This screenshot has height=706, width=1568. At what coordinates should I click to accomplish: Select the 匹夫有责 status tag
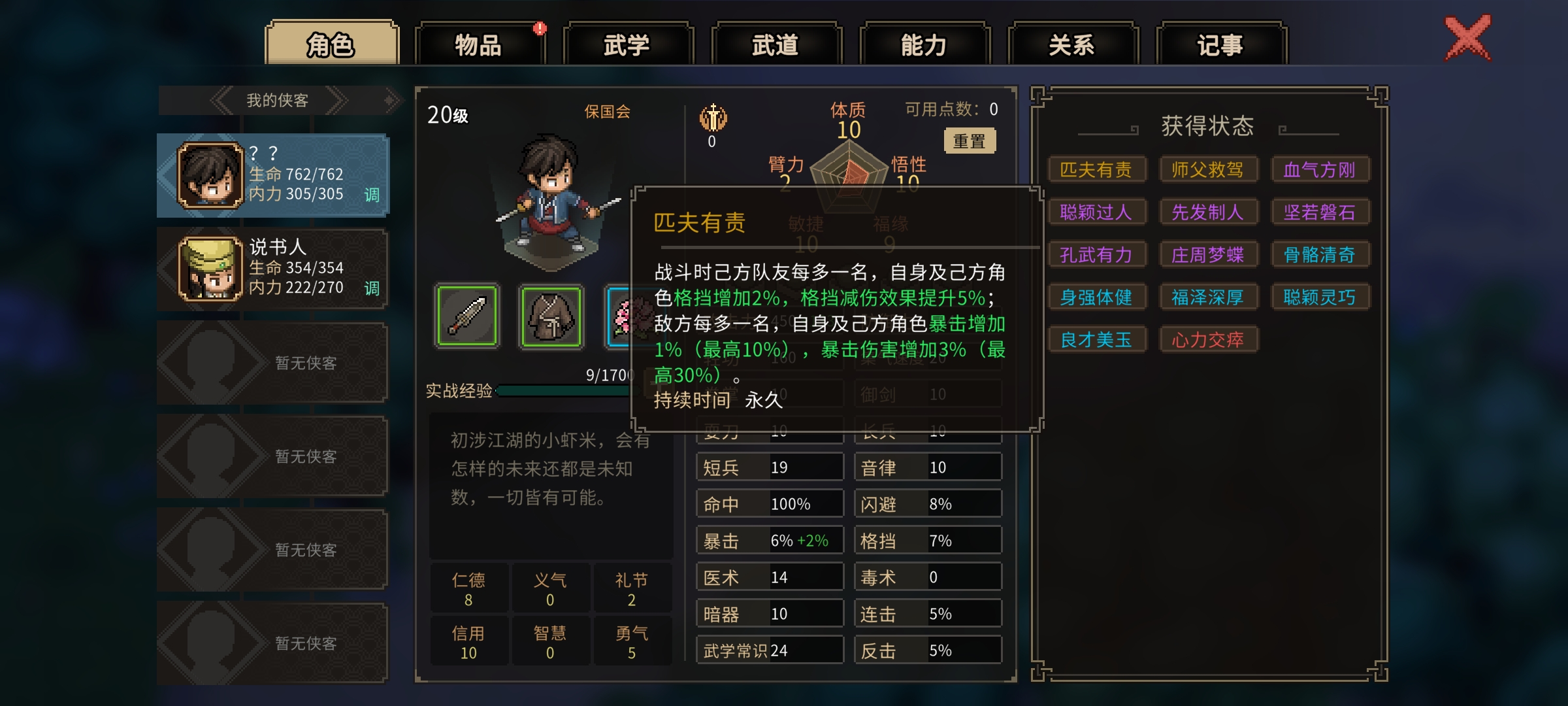click(1096, 169)
